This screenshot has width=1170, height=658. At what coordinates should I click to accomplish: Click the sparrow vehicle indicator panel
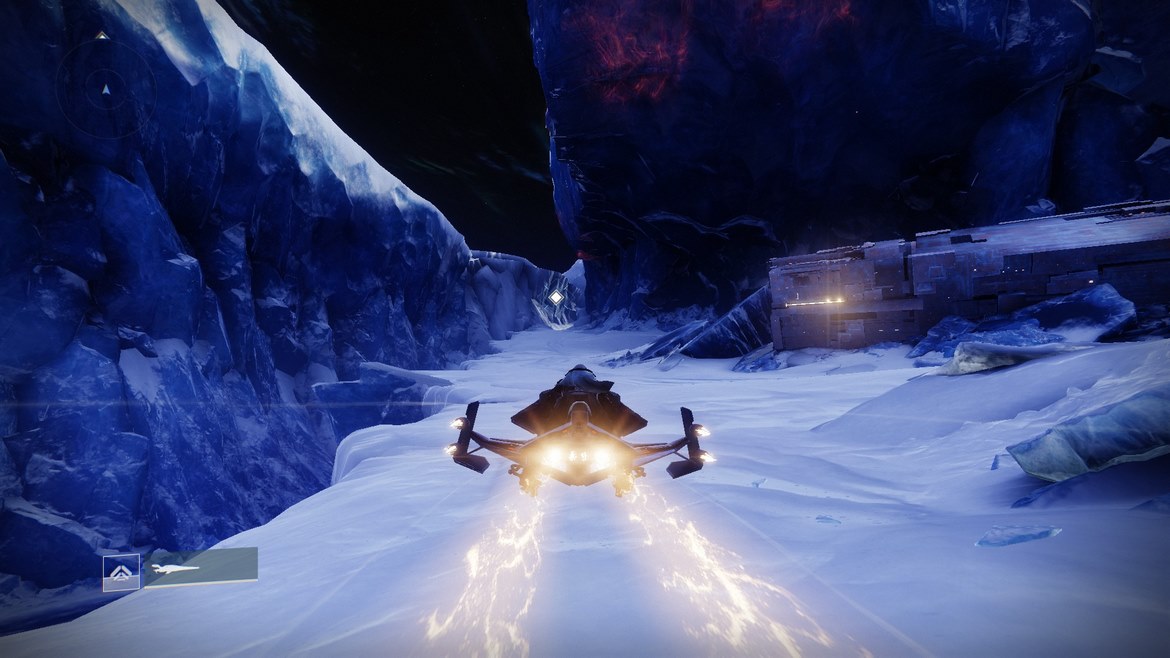click(x=201, y=567)
